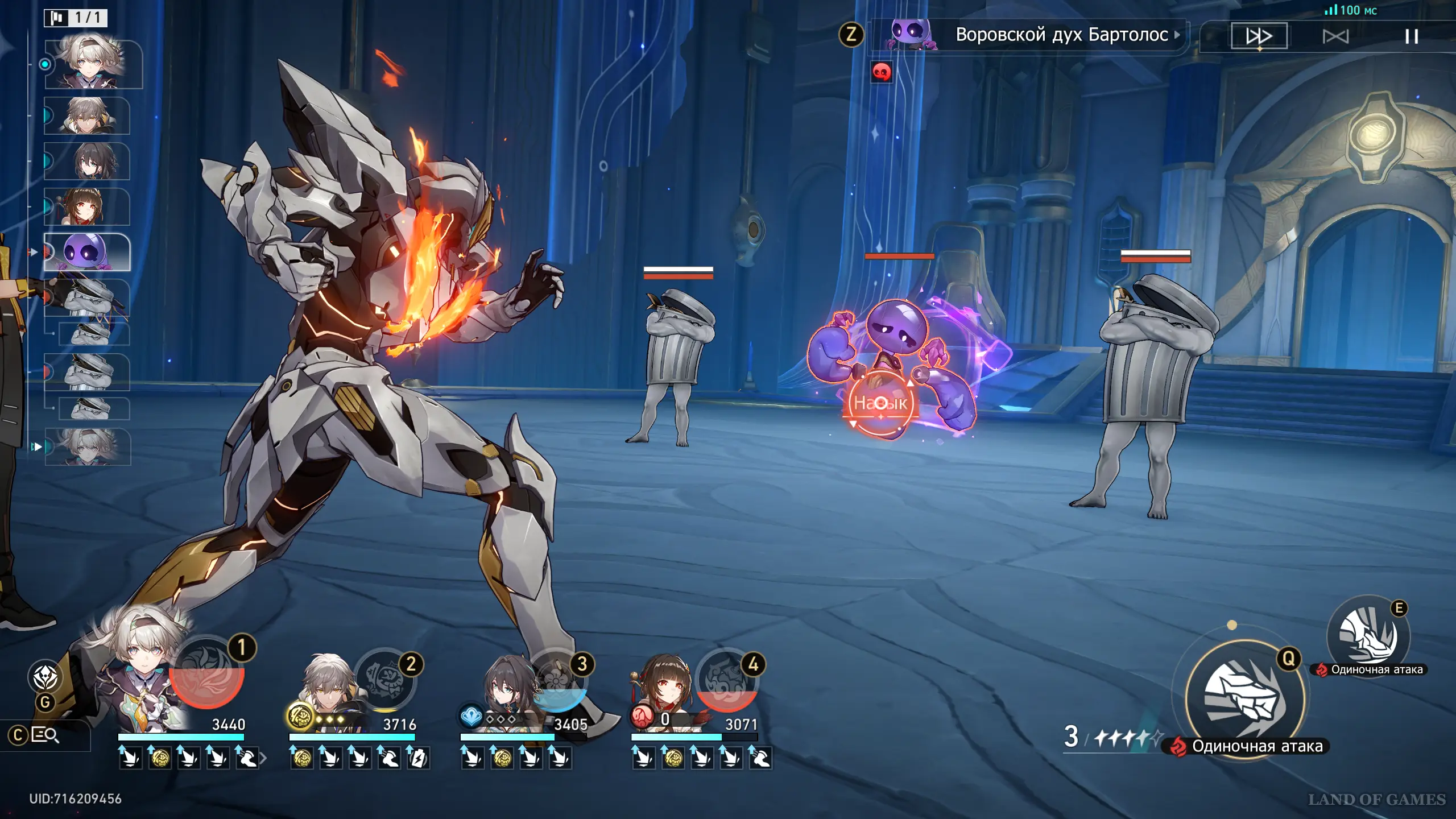Use the basic attack labelled Одиночная атака
Image resolution: width=1456 pixels, height=819 pixels.
[x=1244, y=697]
